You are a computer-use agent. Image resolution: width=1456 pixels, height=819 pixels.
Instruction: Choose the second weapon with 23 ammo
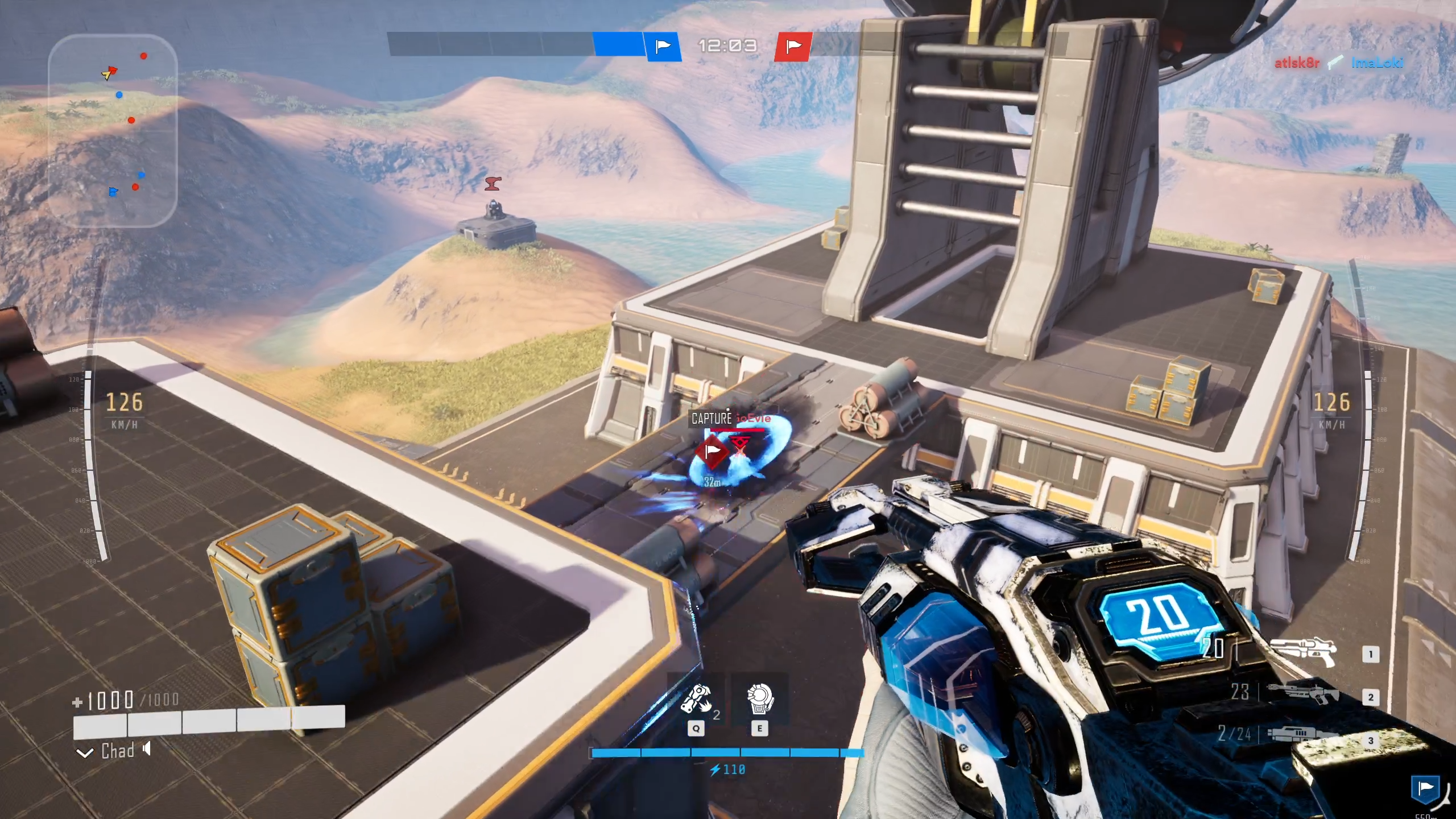click(1302, 694)
